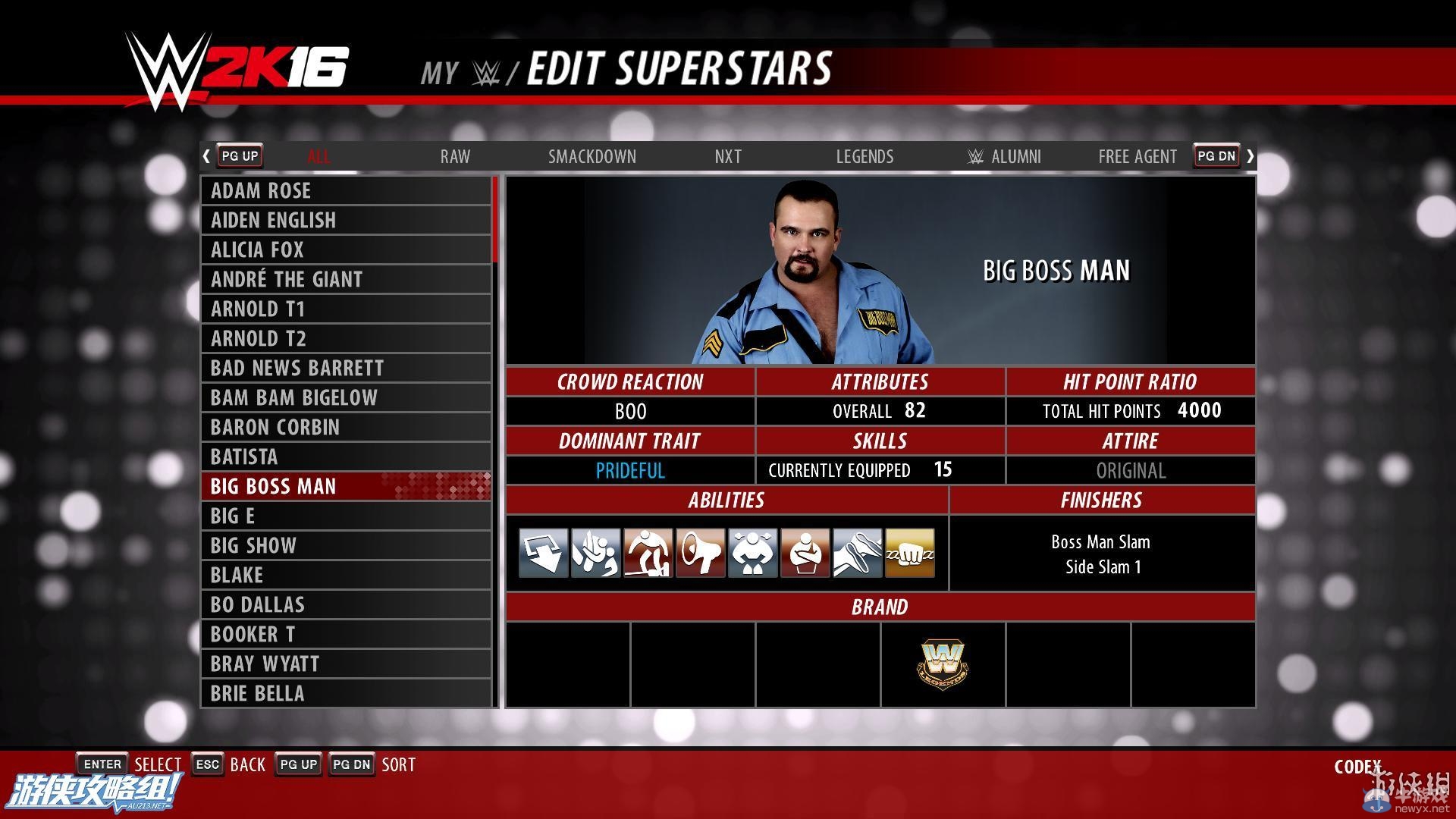Click the PG UP page button

tap(239, 155)
